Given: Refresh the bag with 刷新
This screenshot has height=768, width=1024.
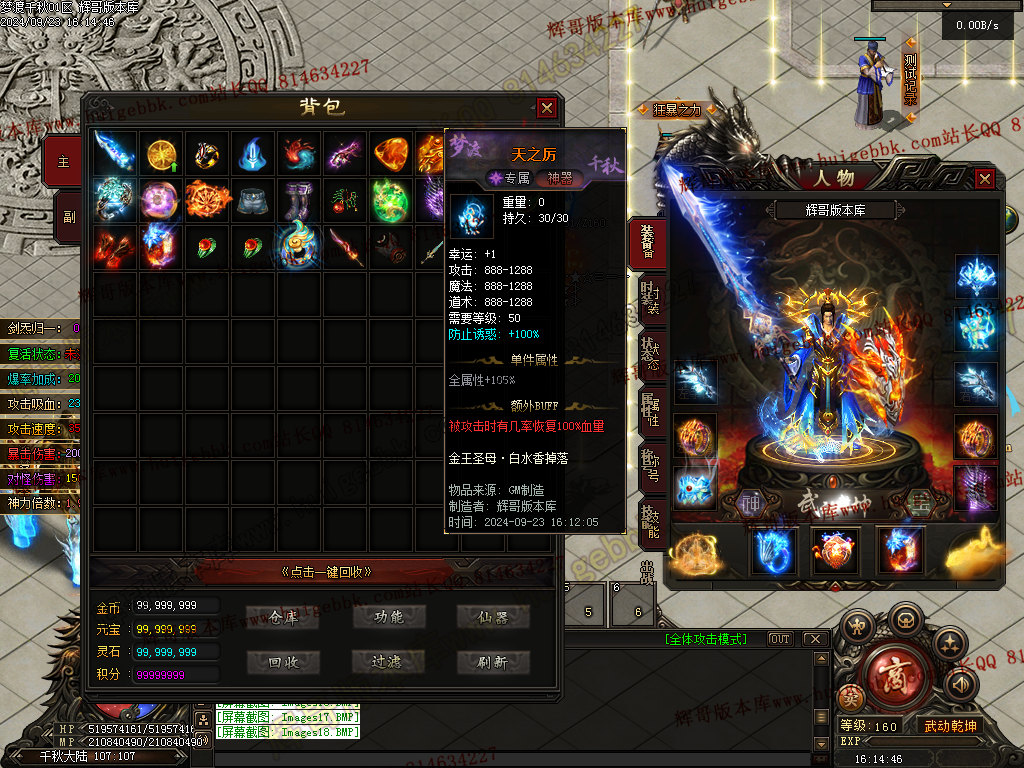Looking at the screenshot, I should click(x=493, y=662).
